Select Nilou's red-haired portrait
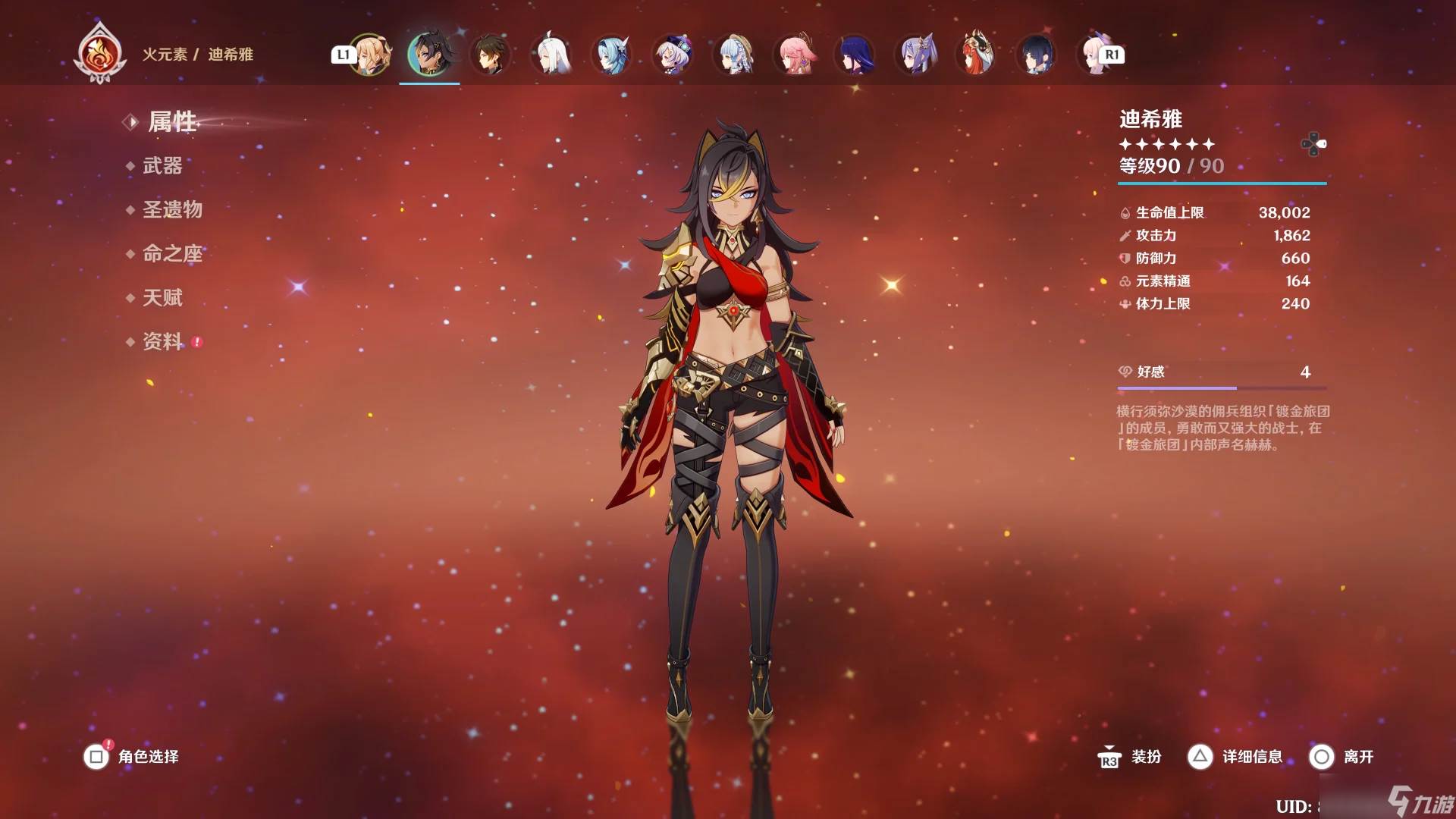Screen dimensions: 1456x819 pyautogui.click(x=976, y=55)
